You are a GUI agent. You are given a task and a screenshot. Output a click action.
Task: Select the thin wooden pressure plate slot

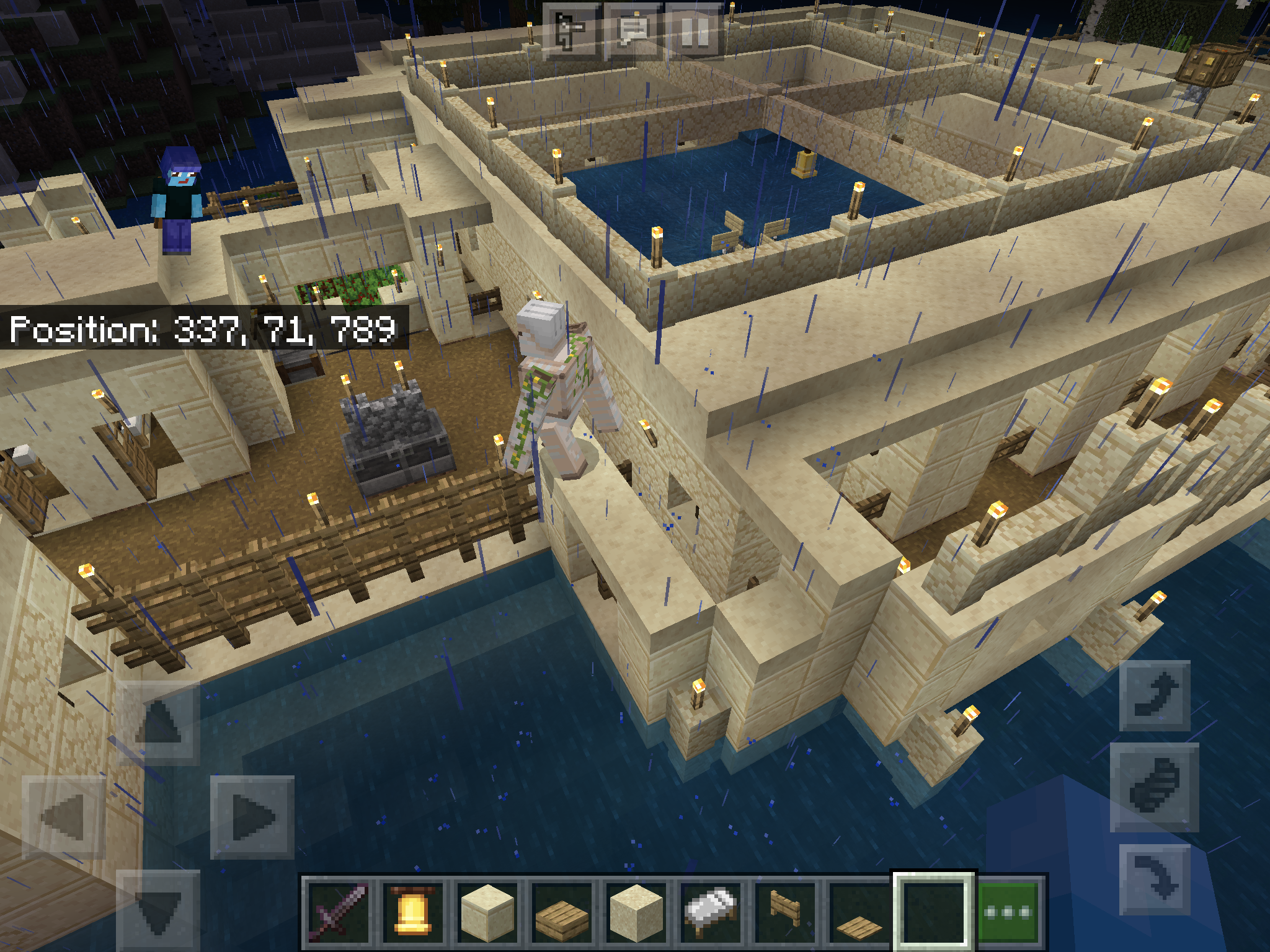point(859,912)
